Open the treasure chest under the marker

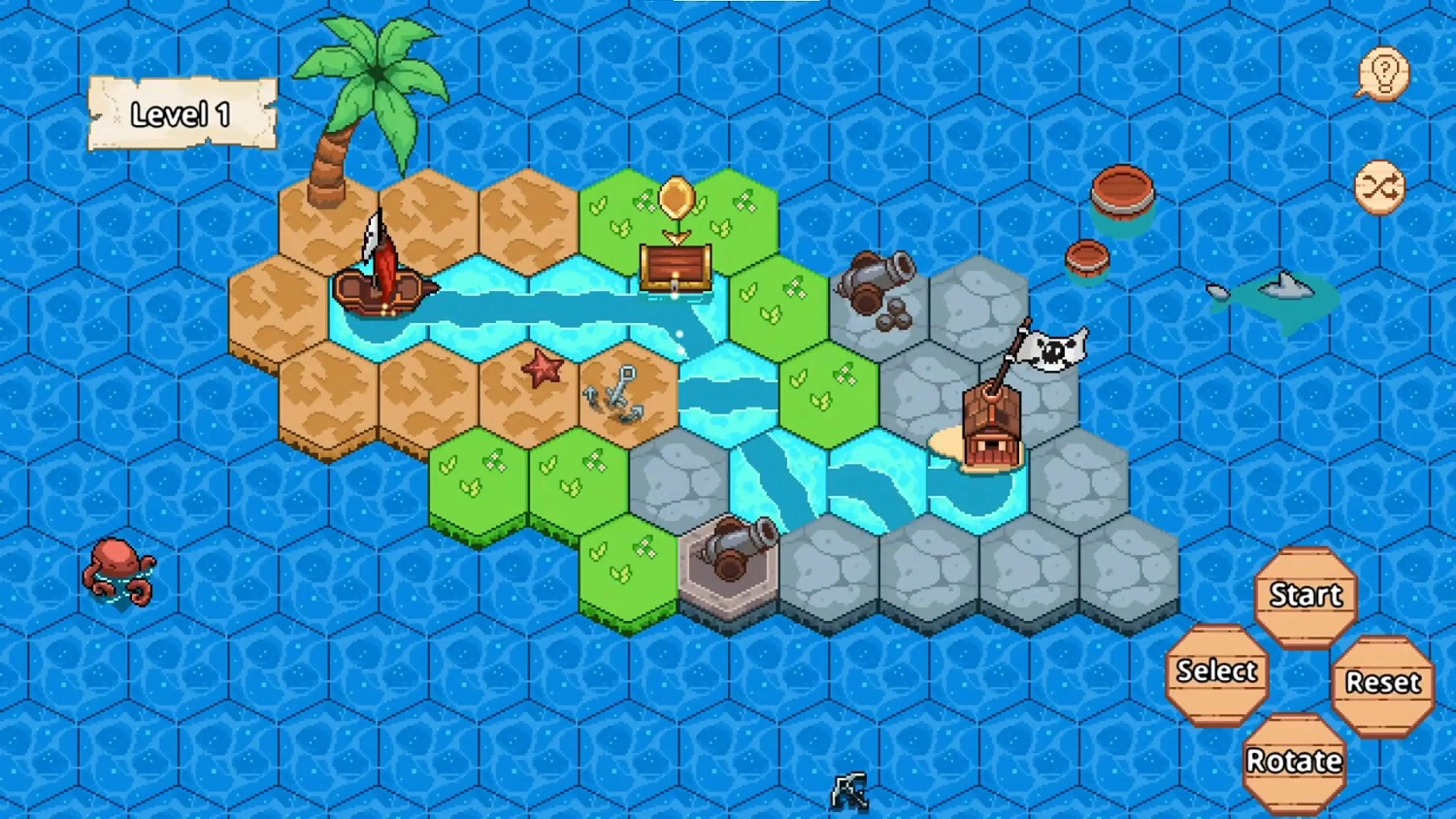[676, 267]
